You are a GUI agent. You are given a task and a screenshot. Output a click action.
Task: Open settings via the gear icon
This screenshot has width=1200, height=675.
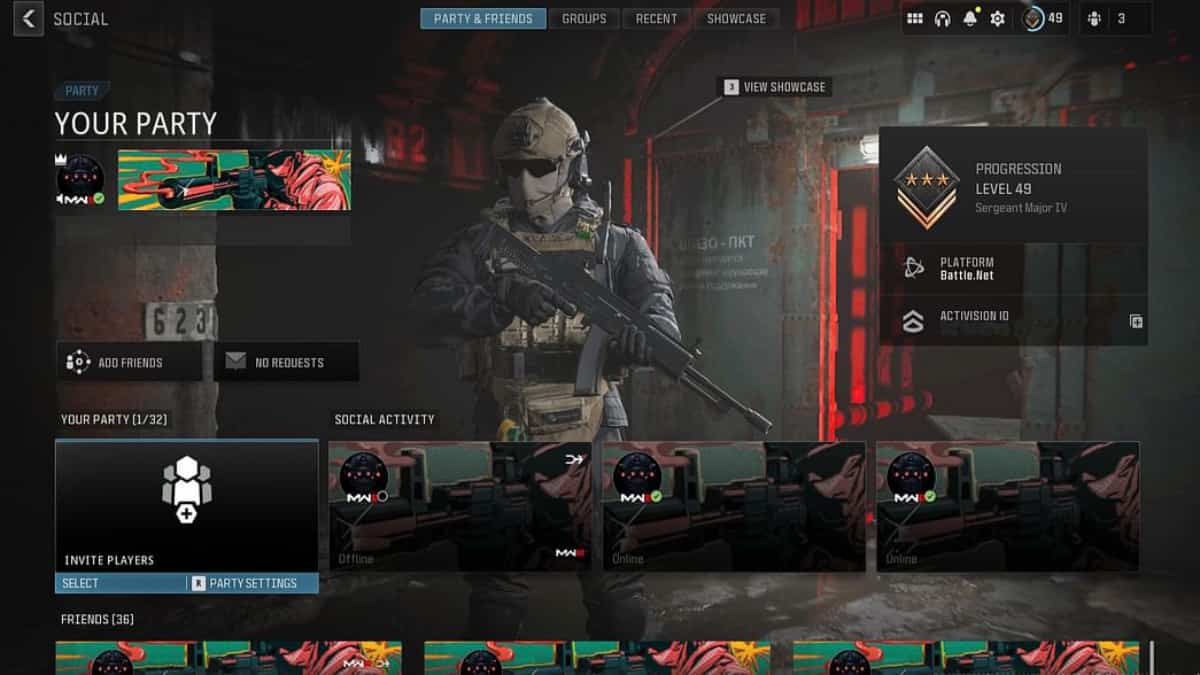coord(997,18)
